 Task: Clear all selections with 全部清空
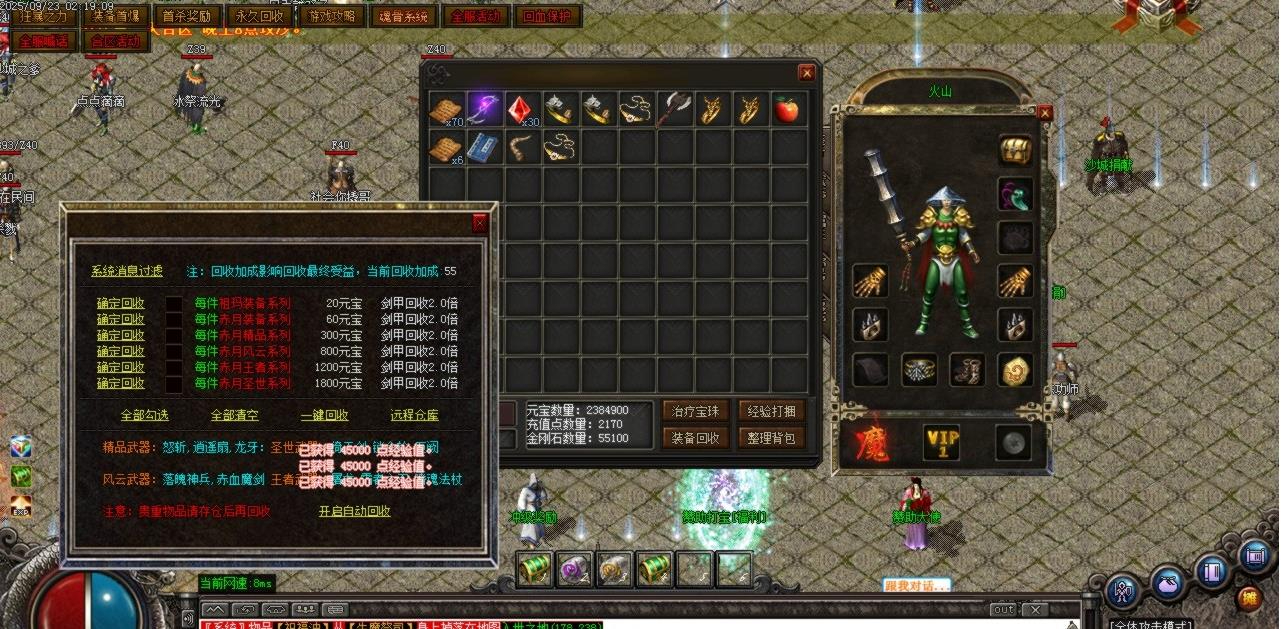pos(234,415)
